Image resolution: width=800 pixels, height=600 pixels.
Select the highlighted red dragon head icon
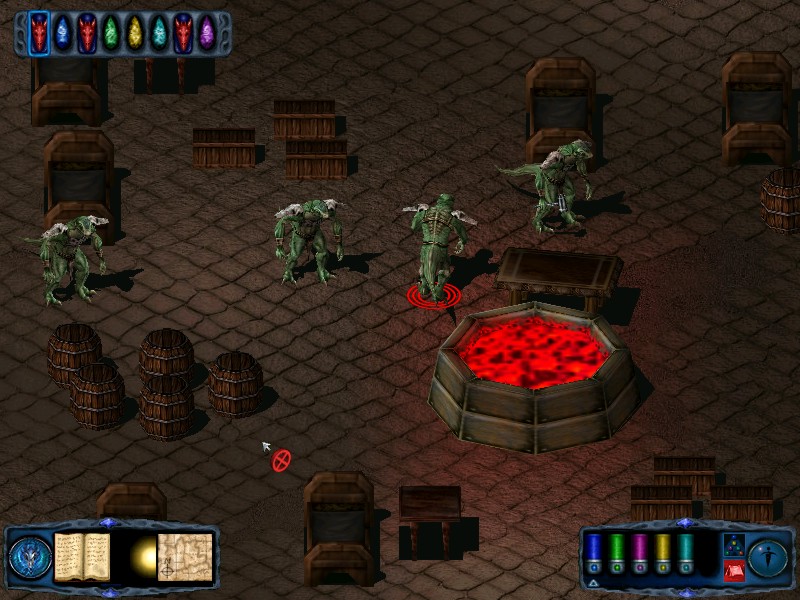coord(39,33)
